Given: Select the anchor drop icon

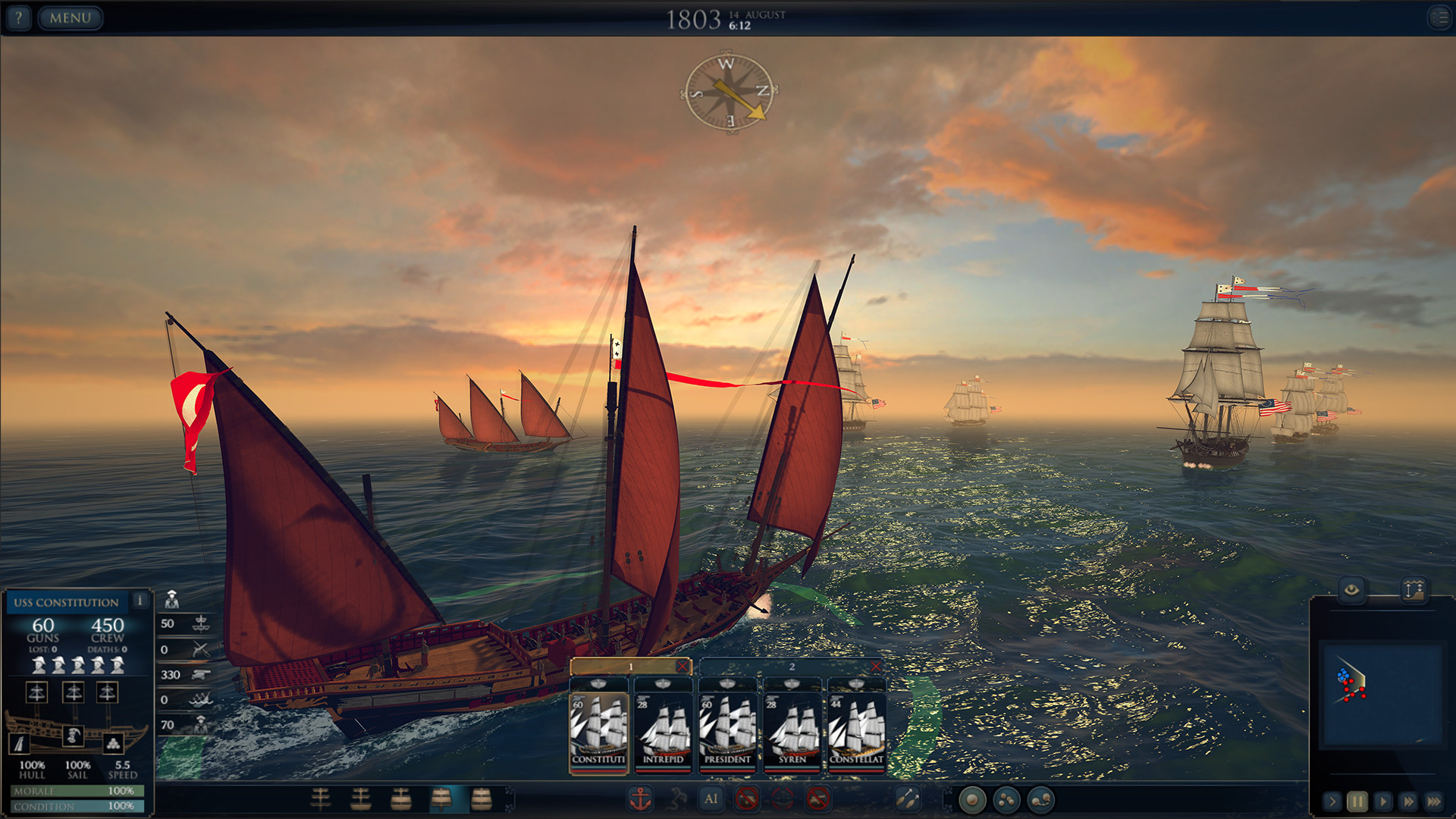Looking at the screenshot, I should coord(639,799).
